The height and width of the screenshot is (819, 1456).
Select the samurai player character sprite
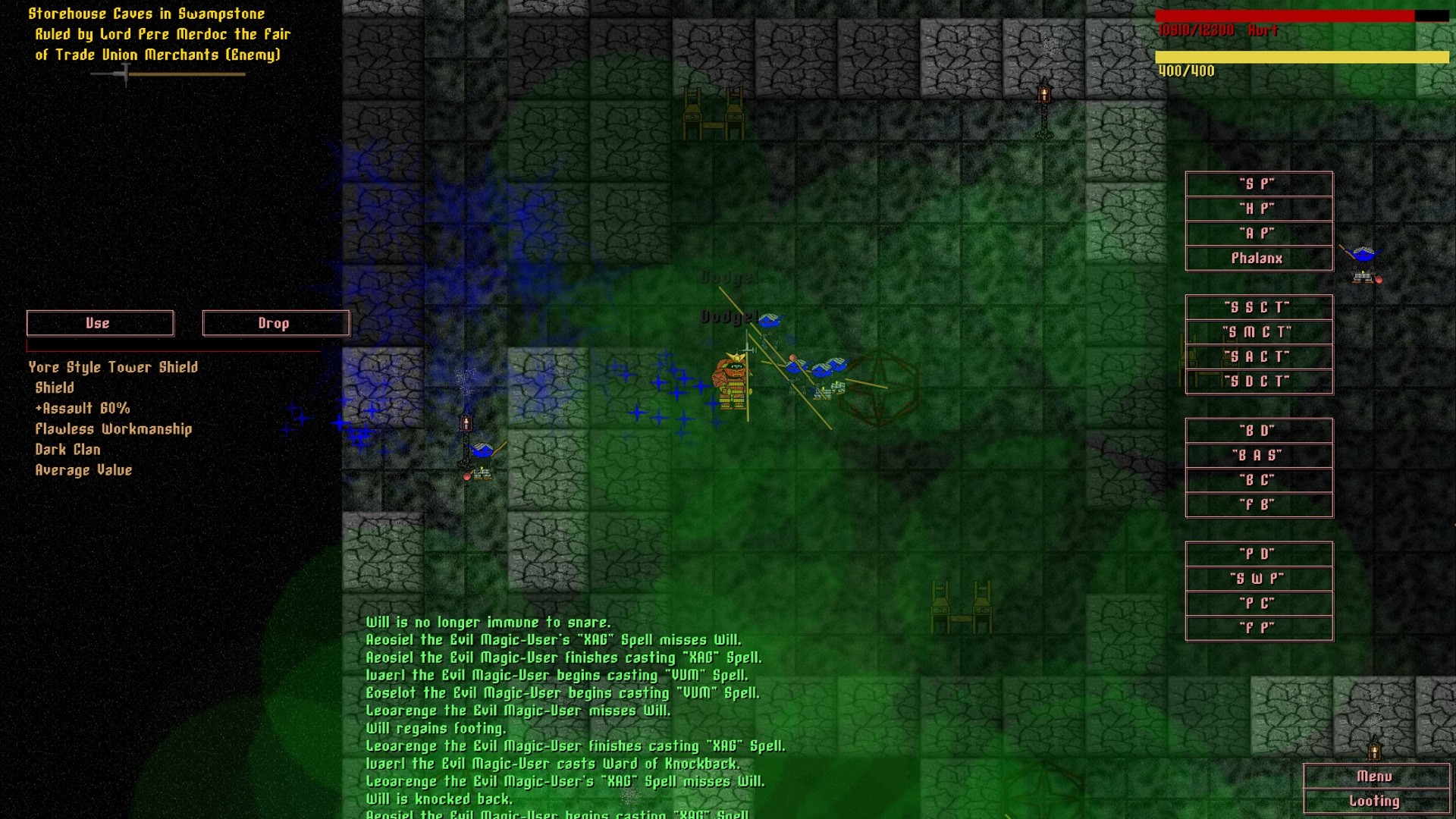click(x=730, y=379)
